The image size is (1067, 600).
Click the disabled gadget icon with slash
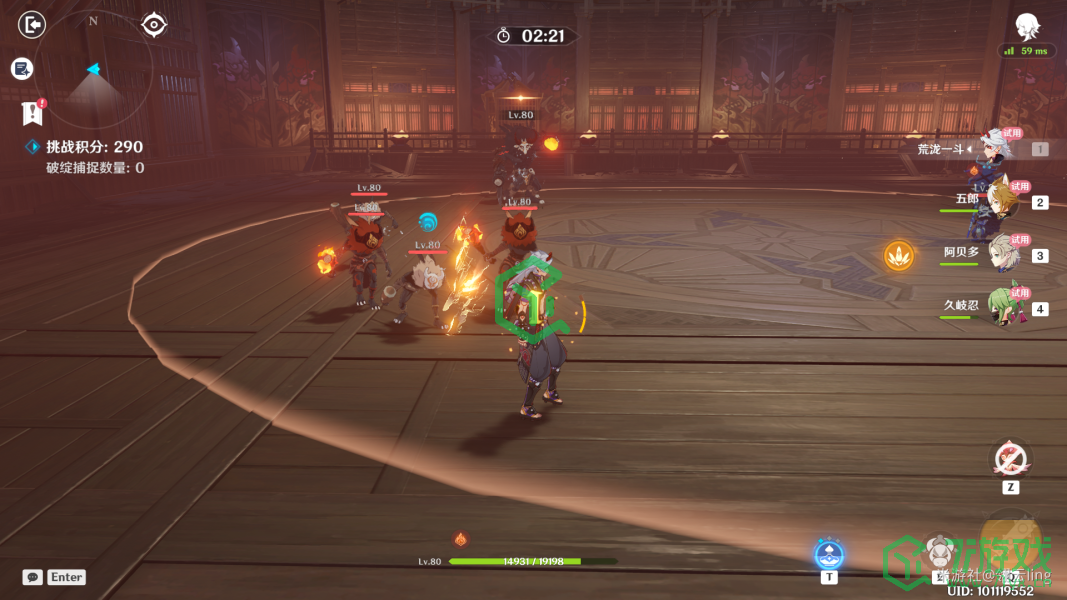point(1010,458)
